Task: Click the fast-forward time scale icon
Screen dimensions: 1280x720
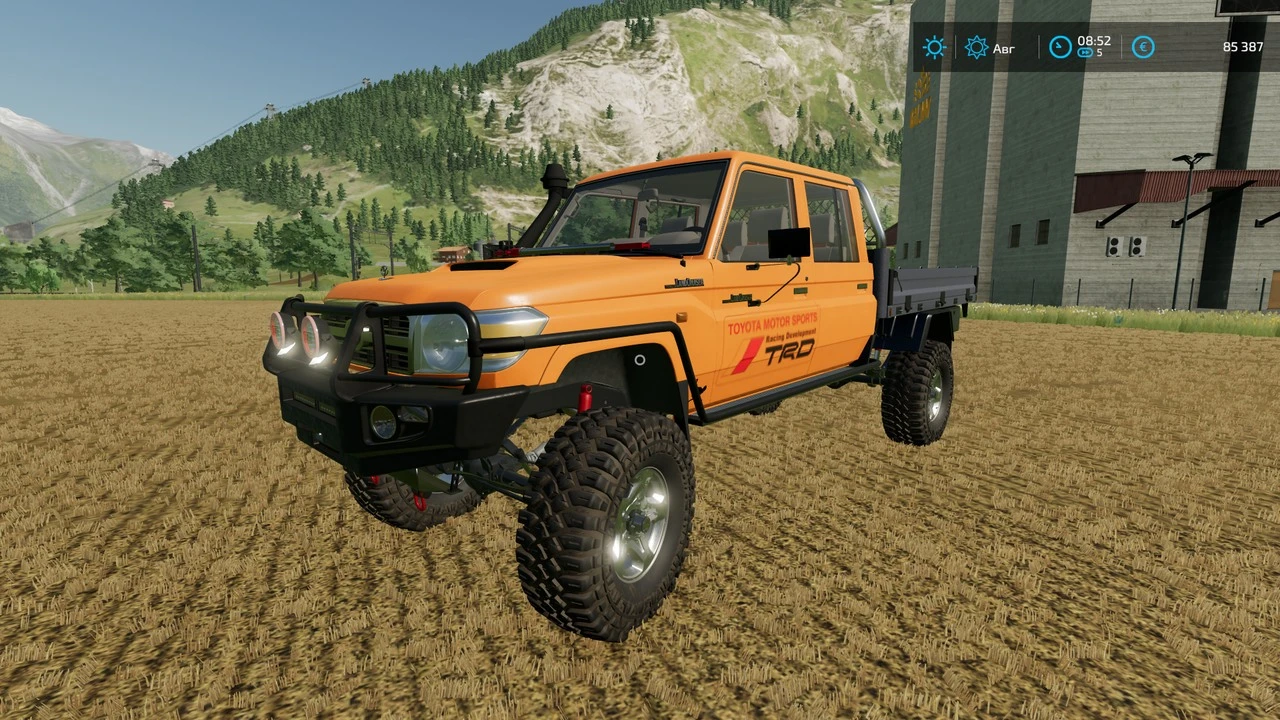Action: pyautogui.click(x=1084, y=53)
